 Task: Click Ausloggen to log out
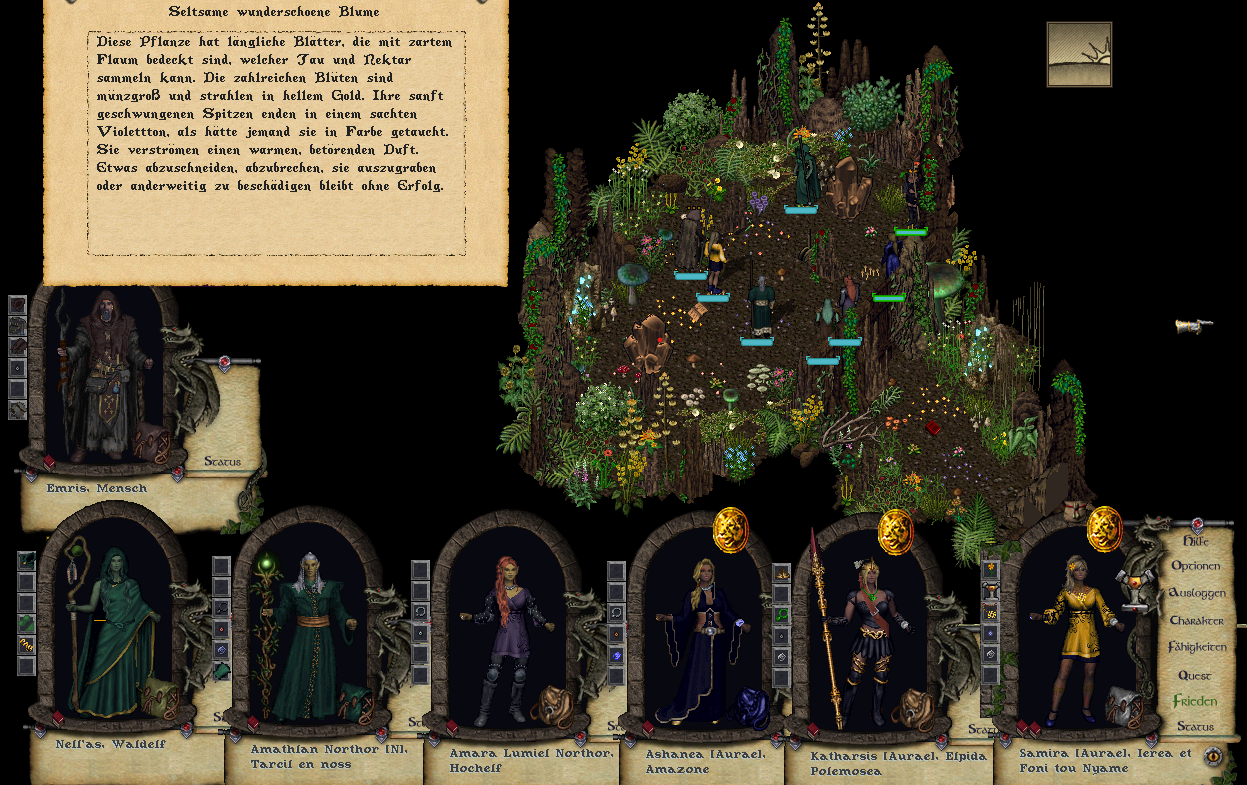(1196, 593)
